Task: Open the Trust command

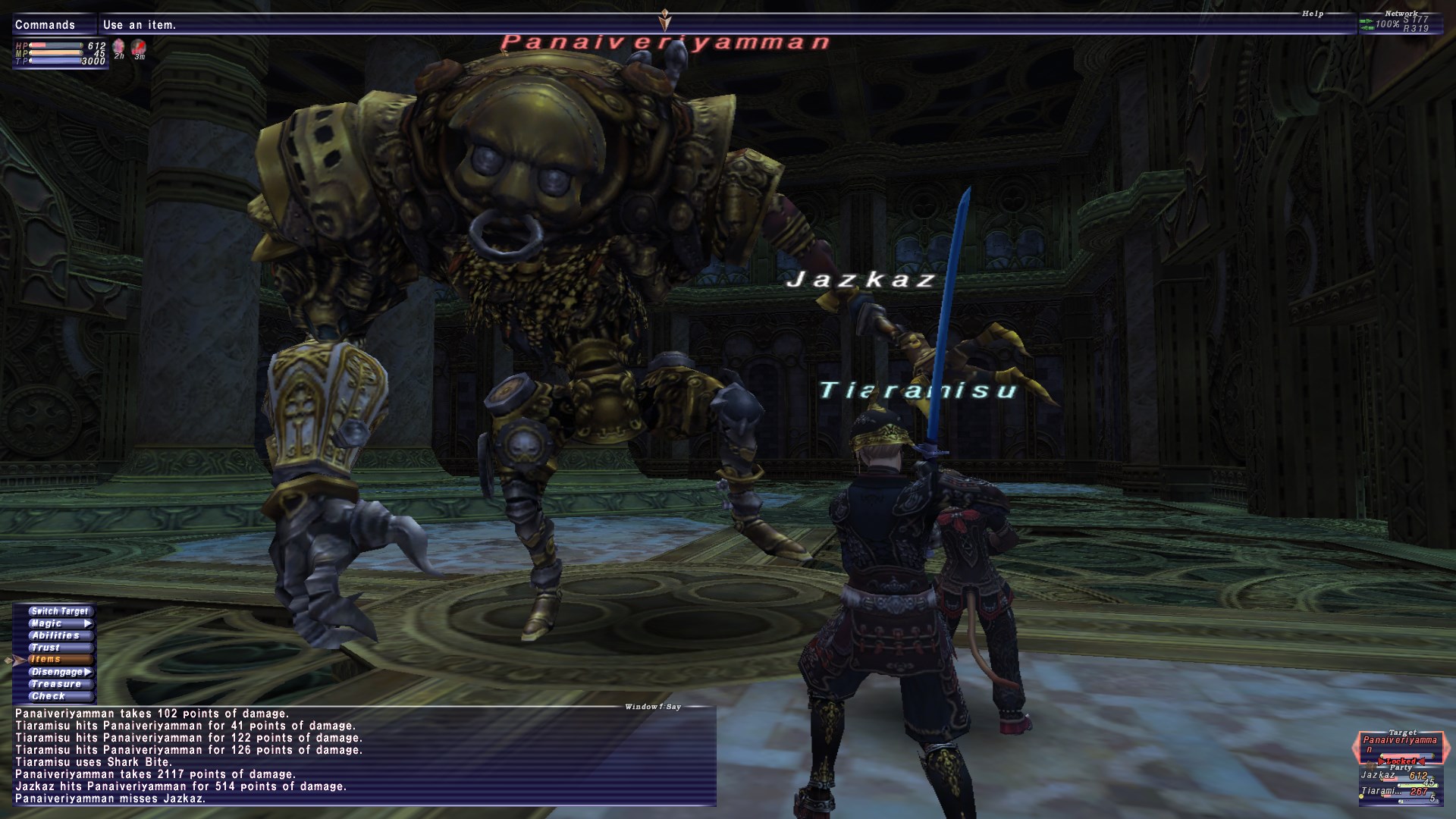Action: tap(46, 648)
